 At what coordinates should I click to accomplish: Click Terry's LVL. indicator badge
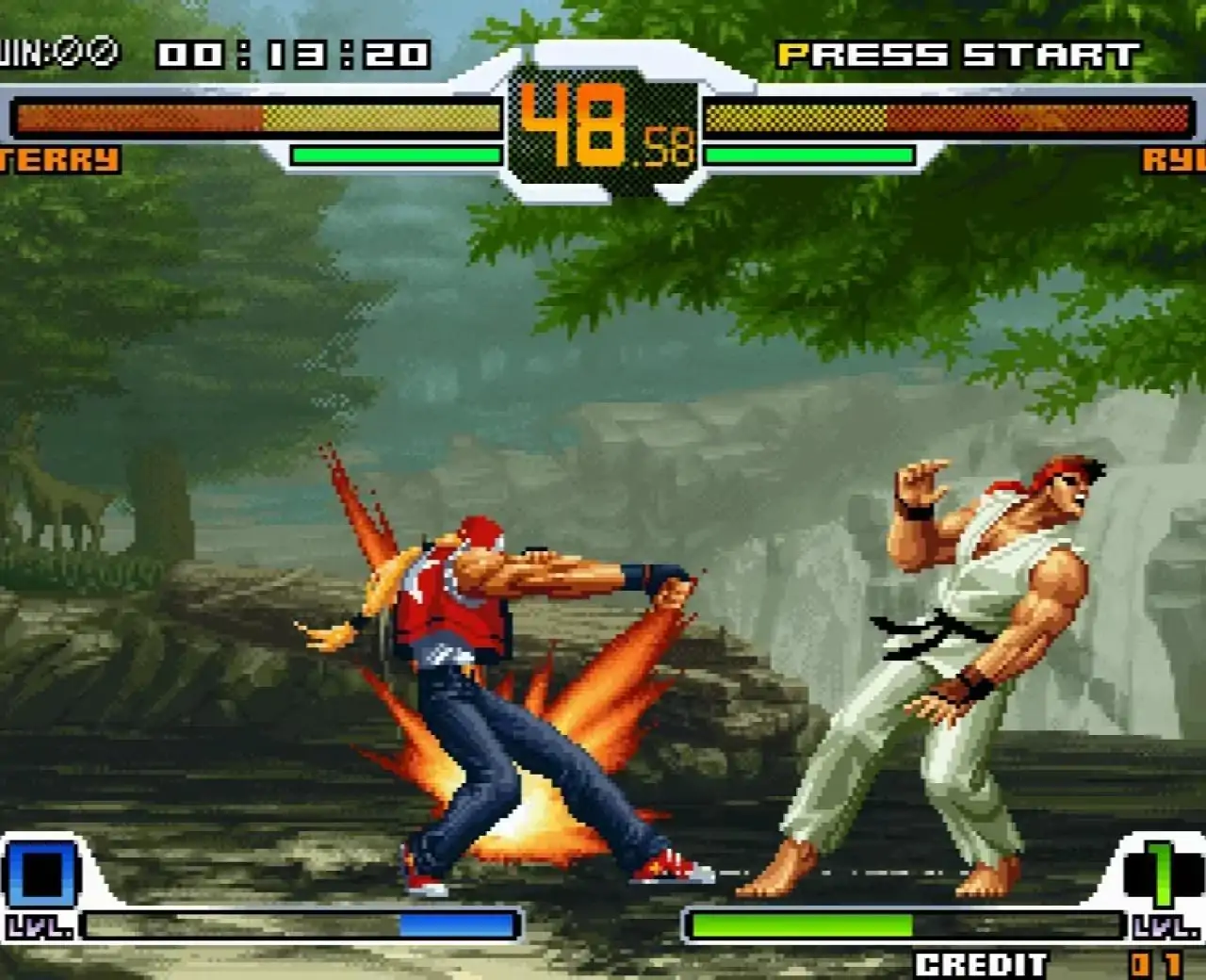click(38, 928)
